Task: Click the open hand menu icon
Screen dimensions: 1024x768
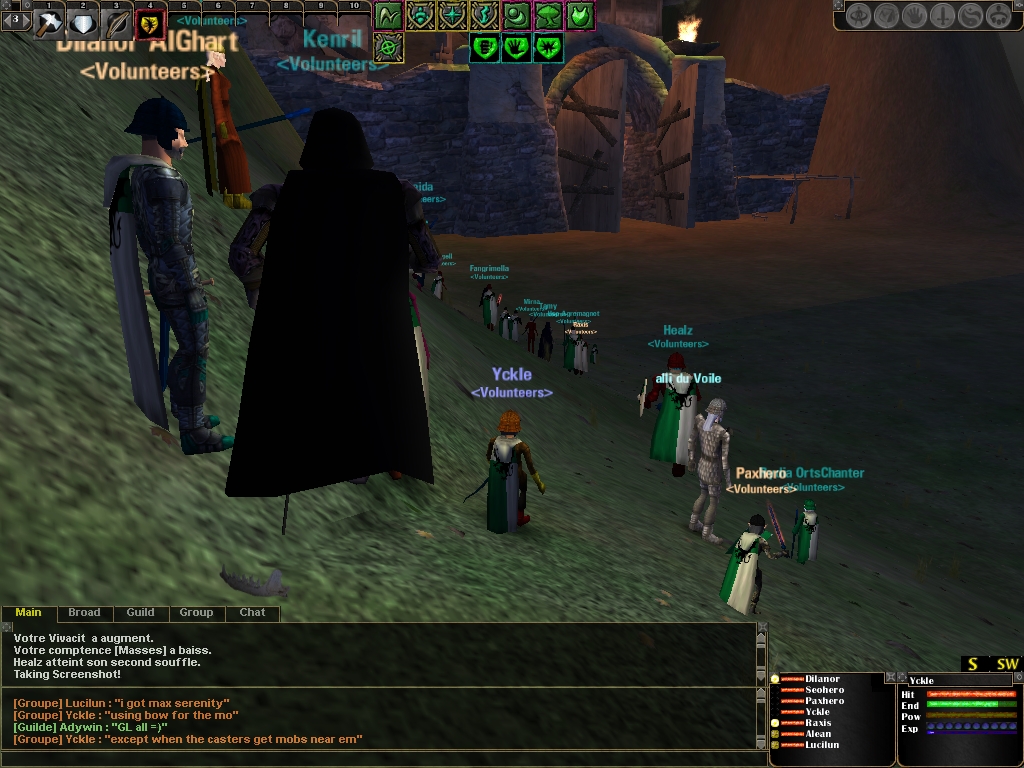Action: (x=914, y=16)
